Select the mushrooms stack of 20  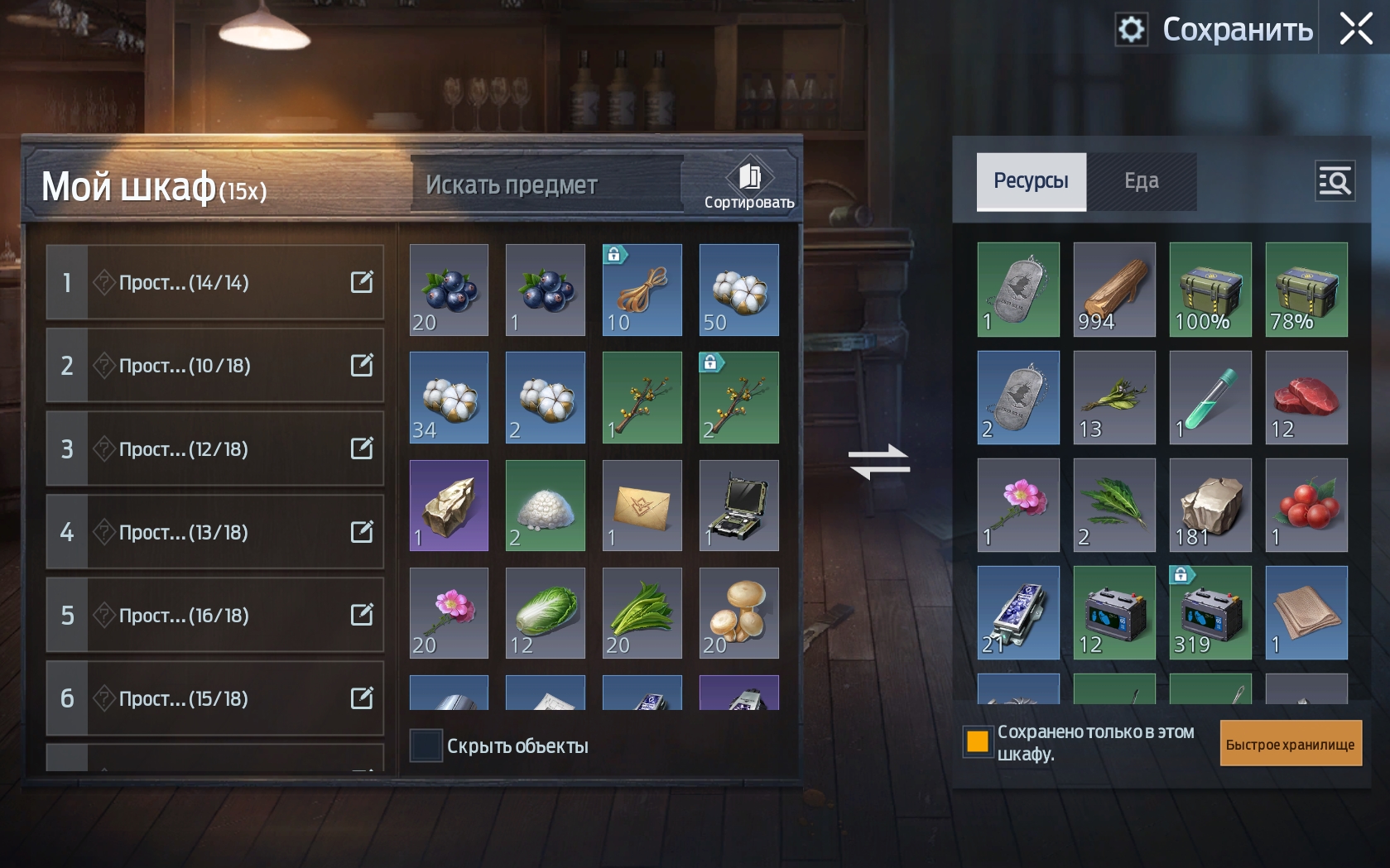point(738,613)
